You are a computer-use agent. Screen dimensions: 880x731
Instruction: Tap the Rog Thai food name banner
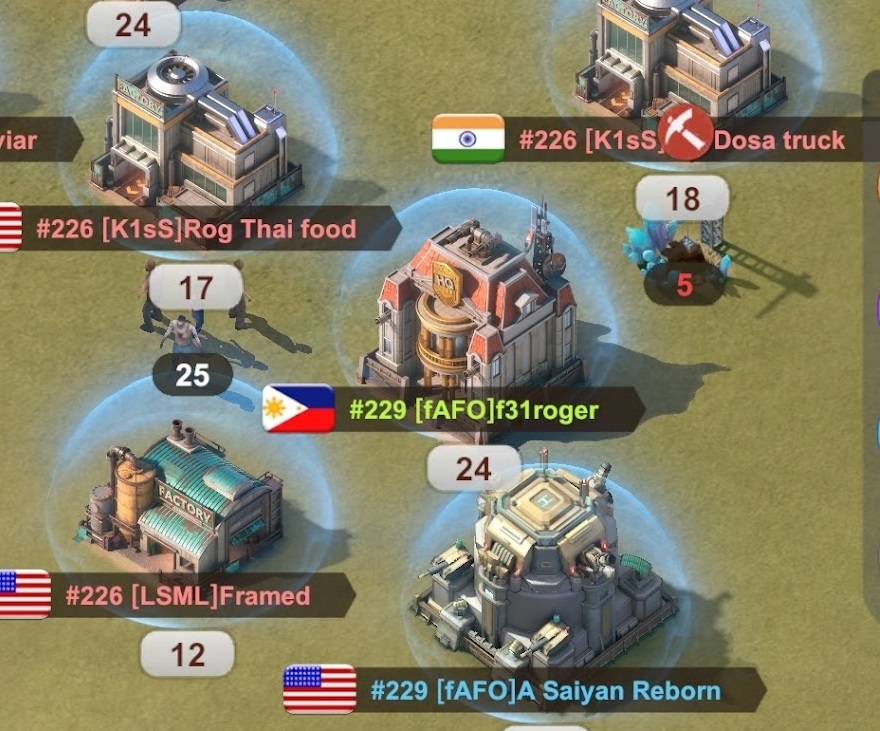196,230
